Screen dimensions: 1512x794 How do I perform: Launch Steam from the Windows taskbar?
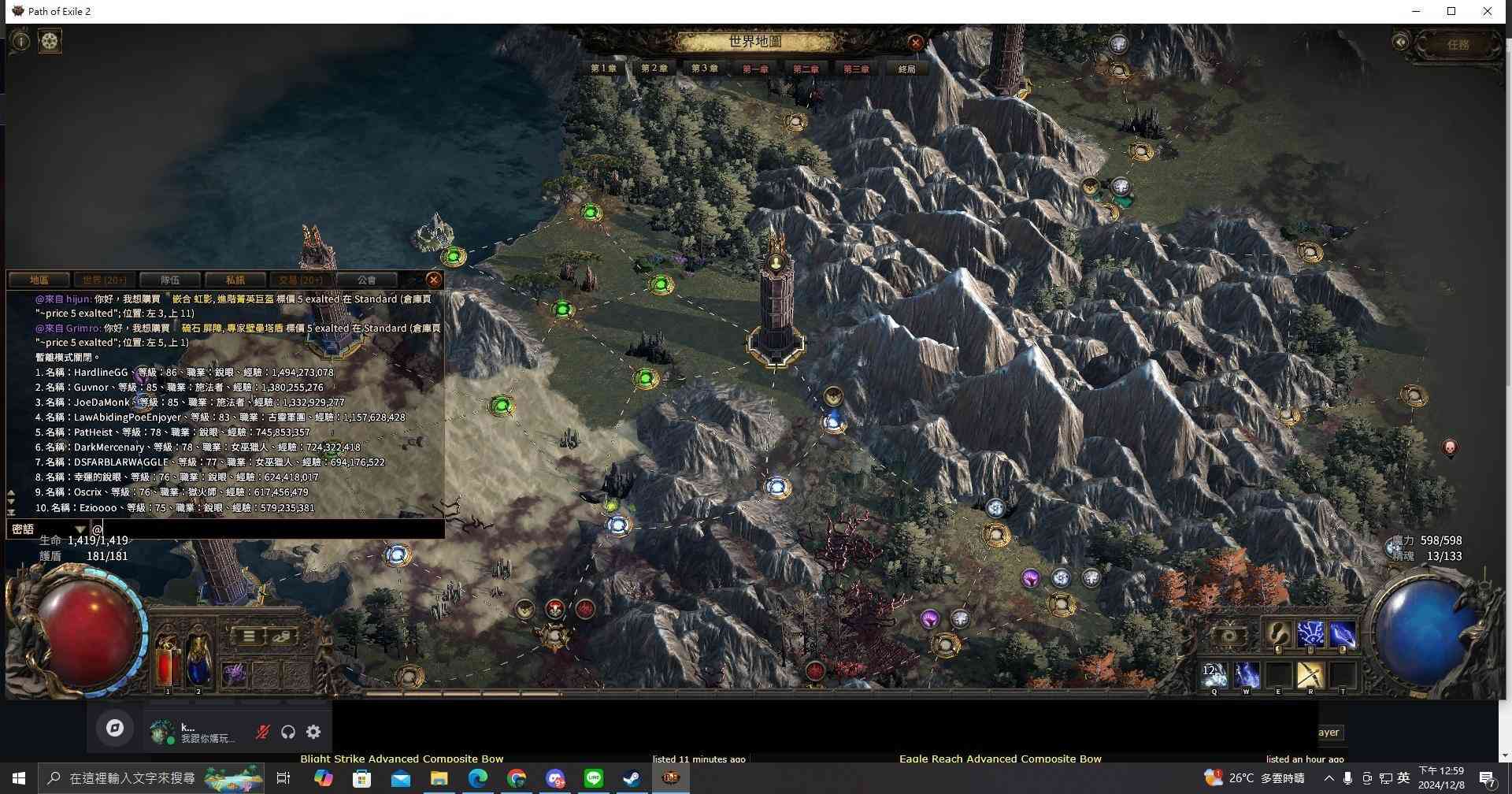[x=630, y=777]
